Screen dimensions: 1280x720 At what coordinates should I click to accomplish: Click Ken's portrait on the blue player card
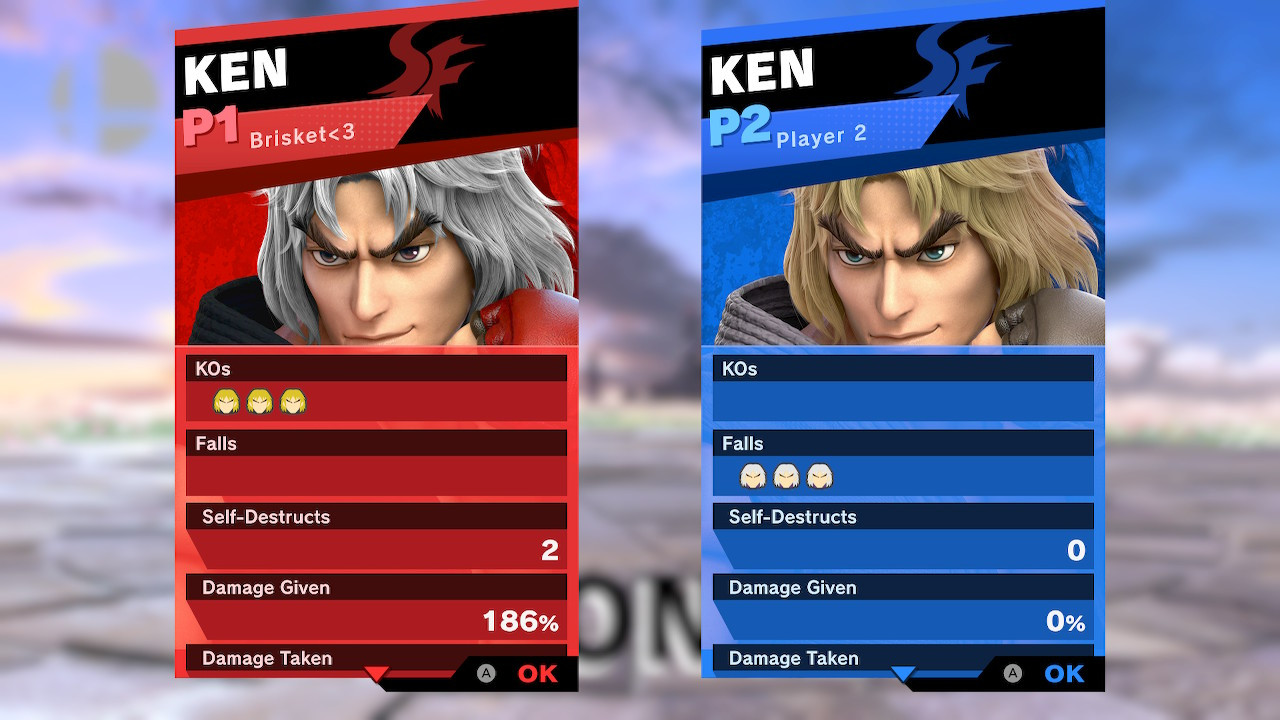point(902,250)
